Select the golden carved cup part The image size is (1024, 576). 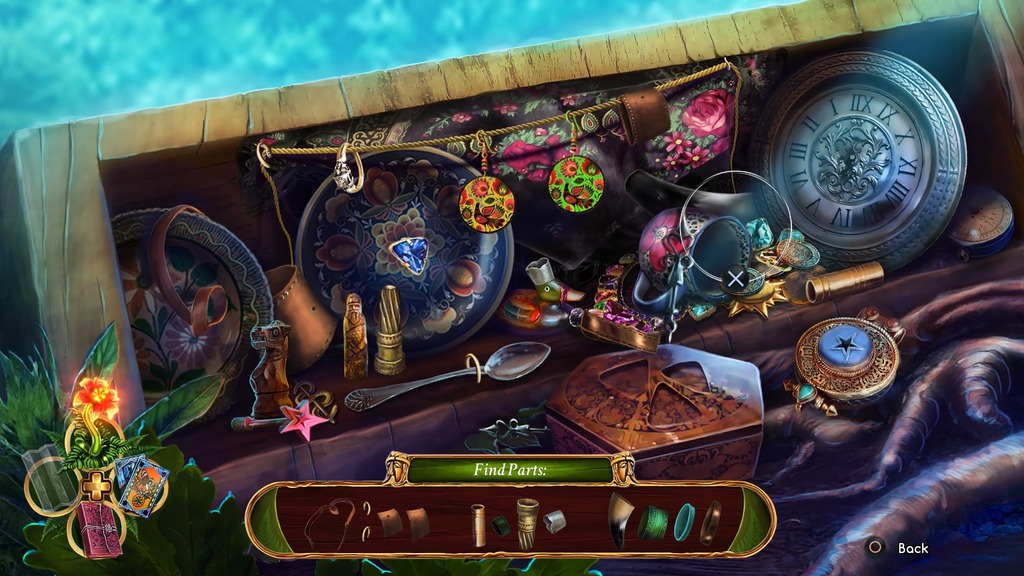(527, 521)
